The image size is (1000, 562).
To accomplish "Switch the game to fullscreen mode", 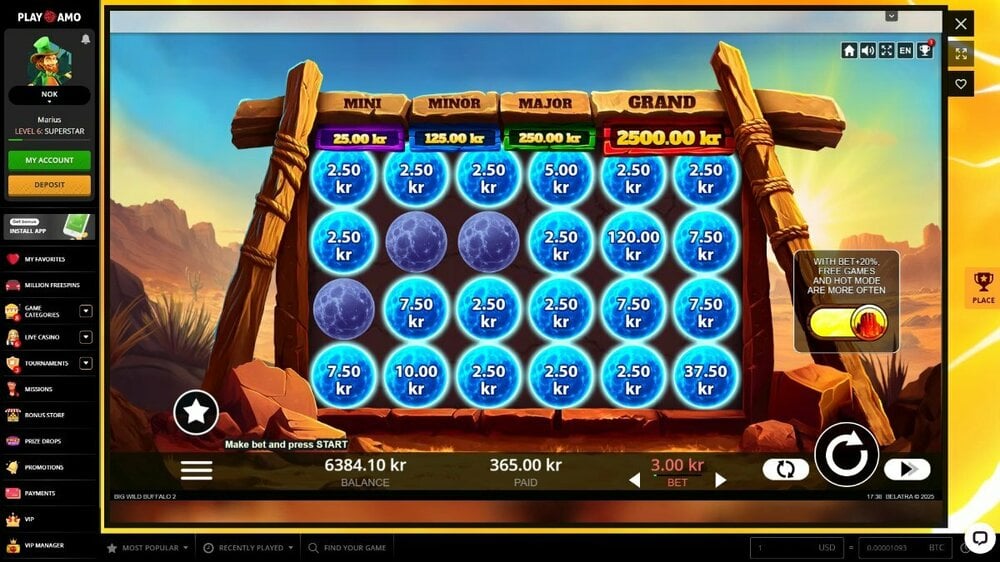I will (x=886, y=50).
